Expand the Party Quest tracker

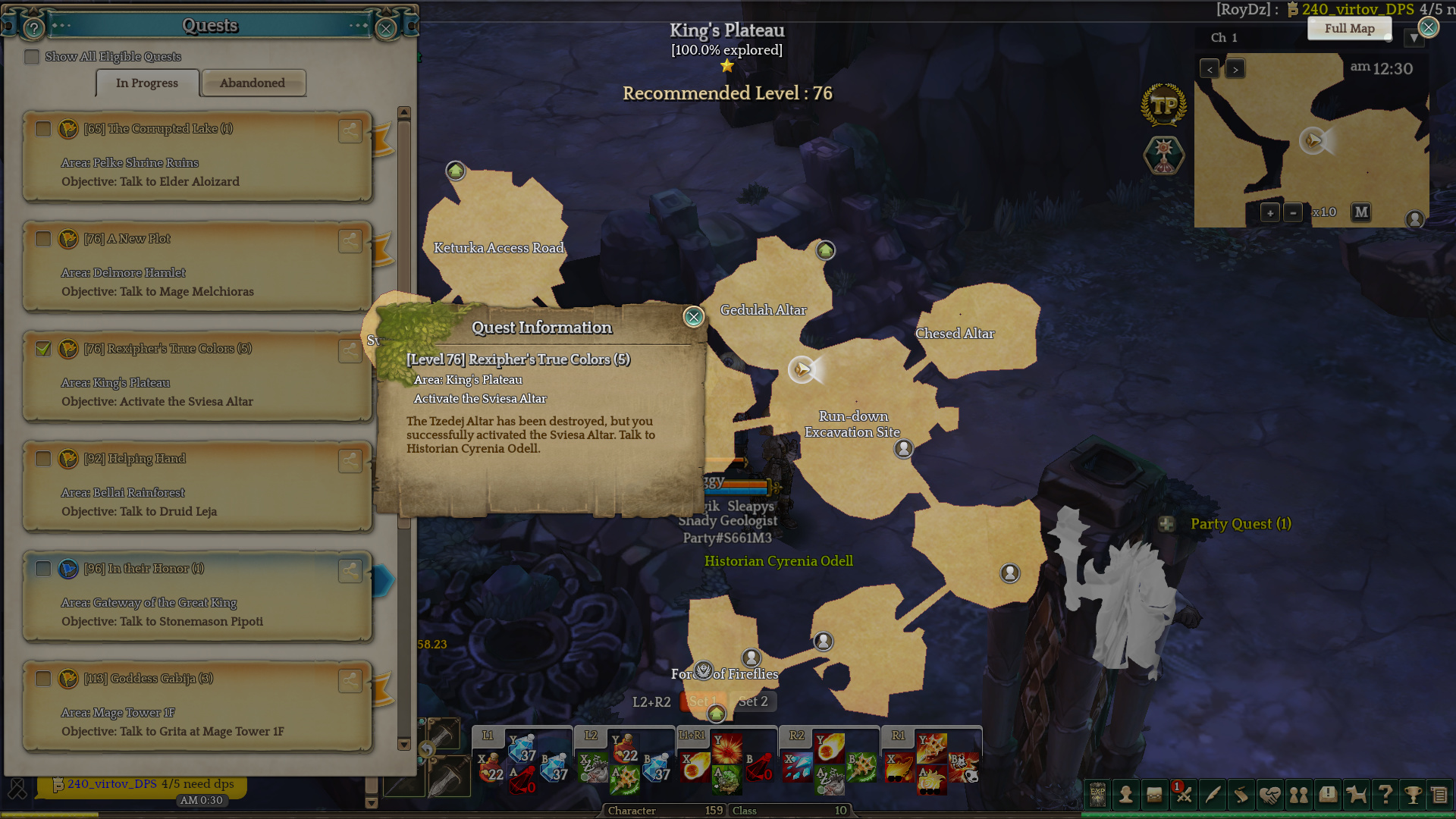(x=1166, y=524)
